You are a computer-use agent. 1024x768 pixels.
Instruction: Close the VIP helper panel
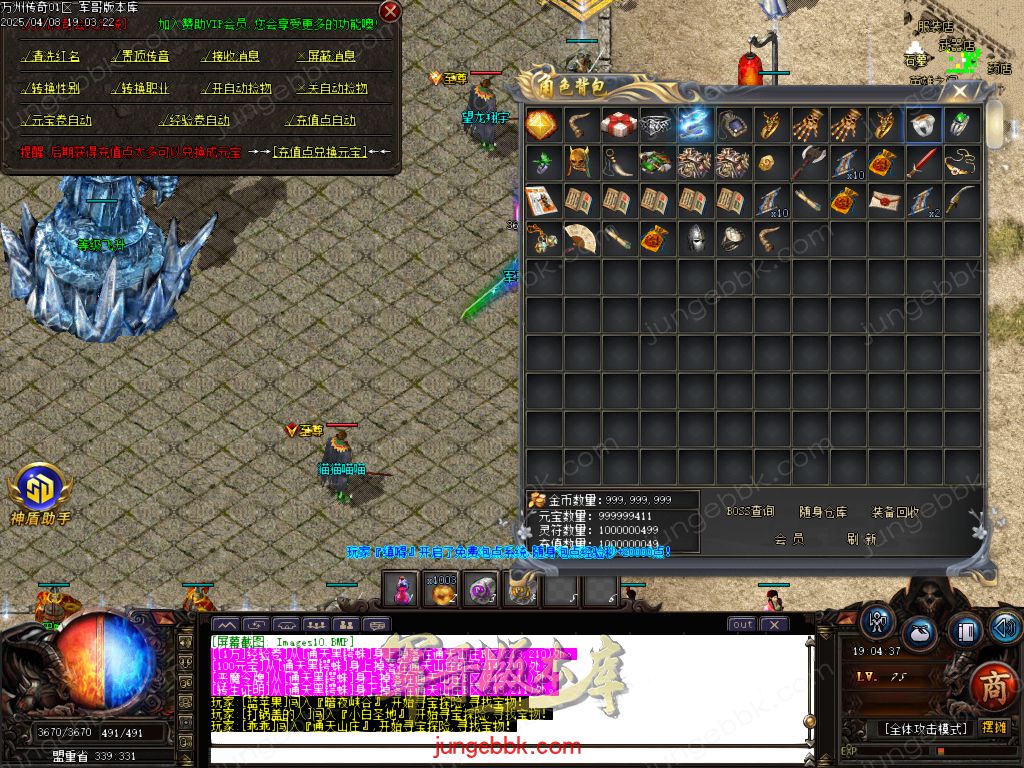coord(390,11)
